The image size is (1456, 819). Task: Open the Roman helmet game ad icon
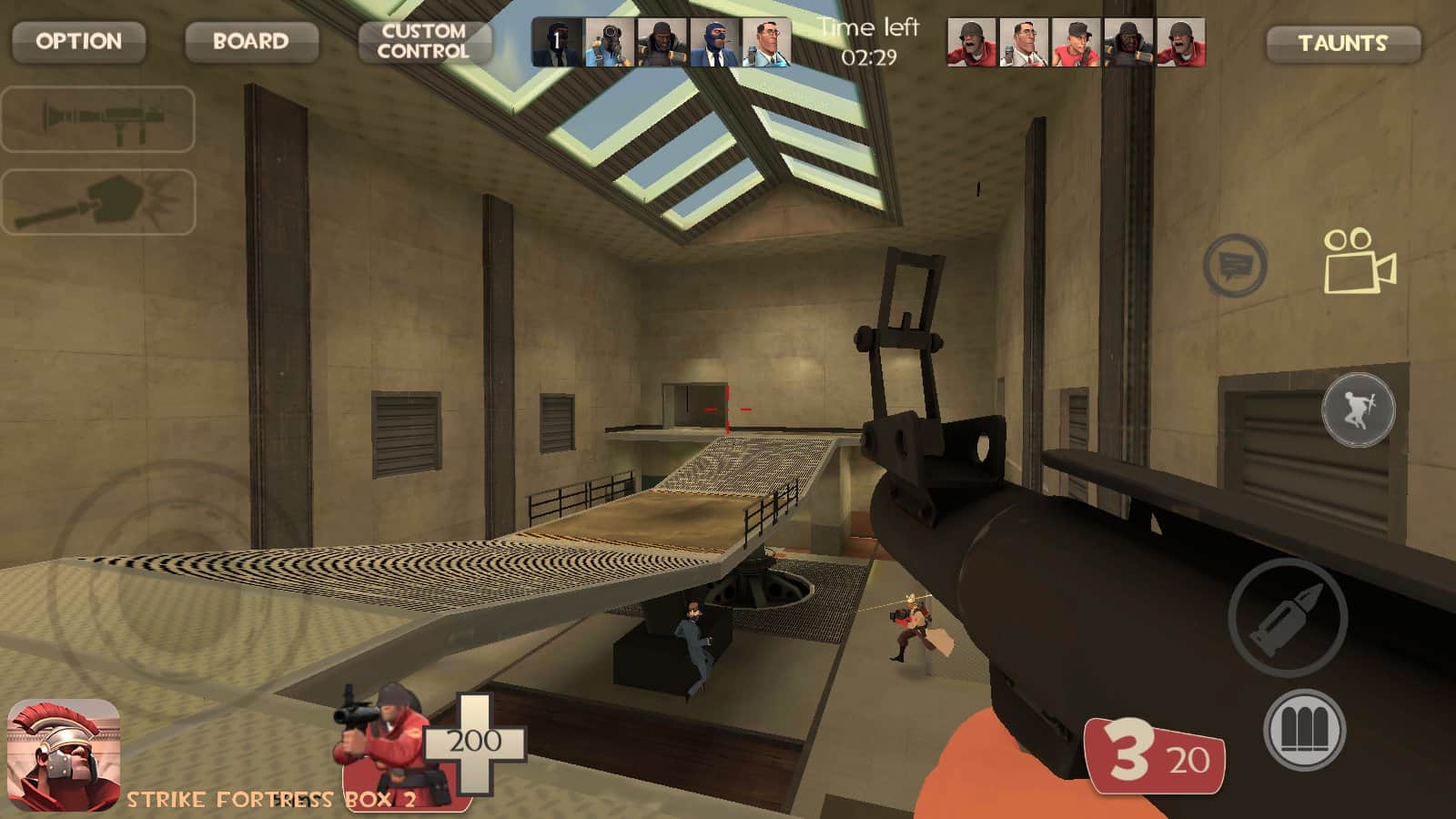(64, 753)
